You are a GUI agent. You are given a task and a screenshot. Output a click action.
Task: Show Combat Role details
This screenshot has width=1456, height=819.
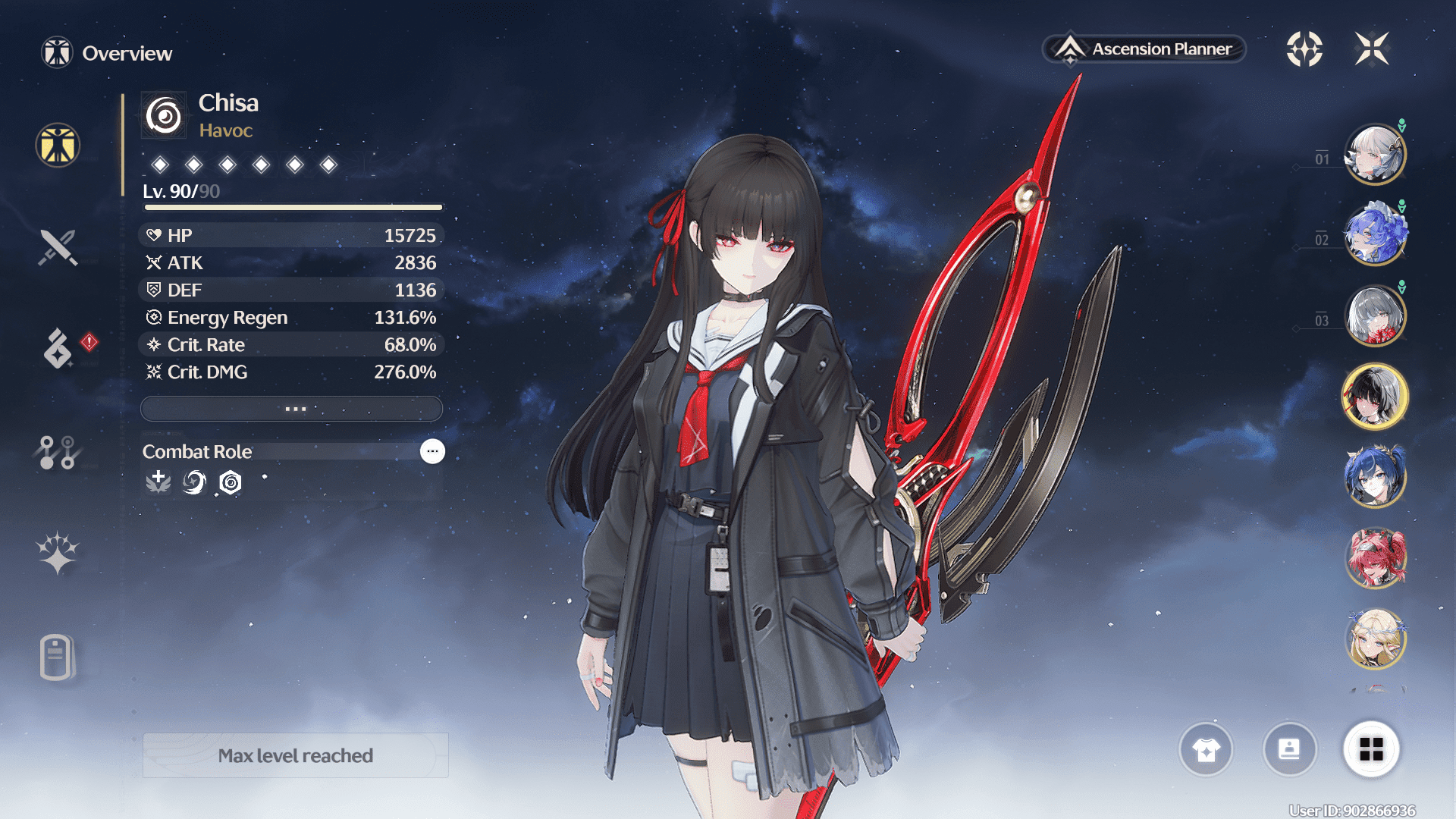[432, 451]
